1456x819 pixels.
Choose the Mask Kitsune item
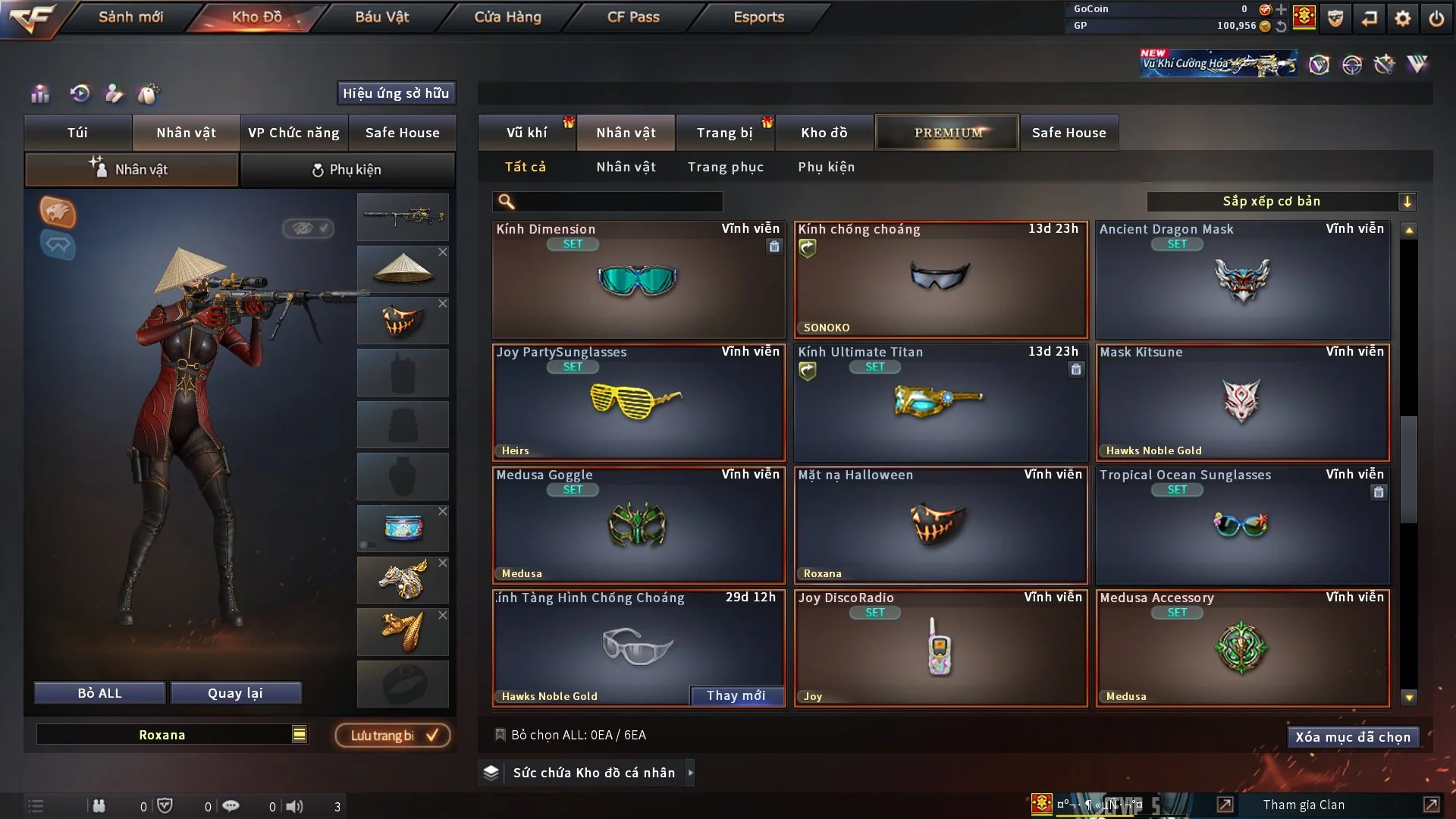click(1242, 402)
